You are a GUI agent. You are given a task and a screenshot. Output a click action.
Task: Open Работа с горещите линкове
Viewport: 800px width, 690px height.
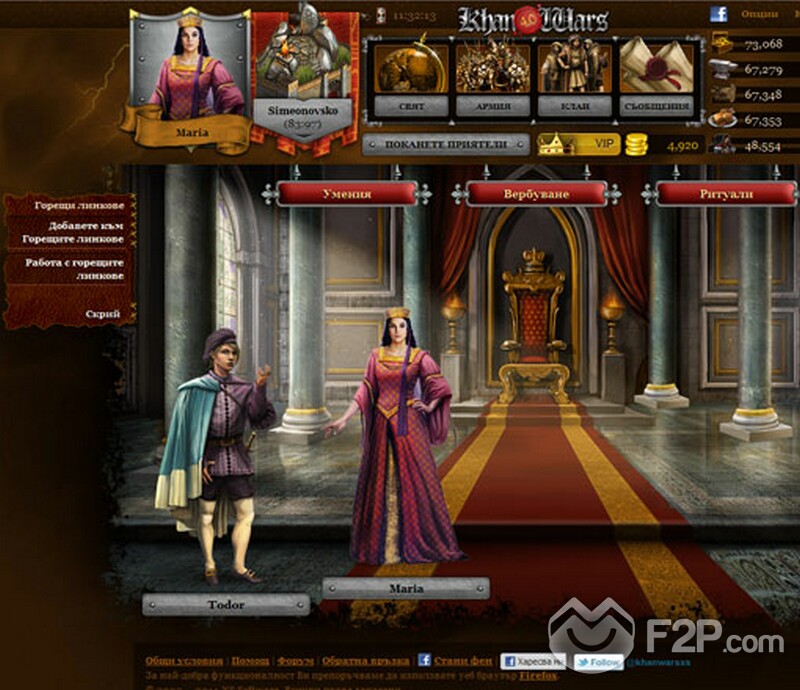tap(78, 269)
